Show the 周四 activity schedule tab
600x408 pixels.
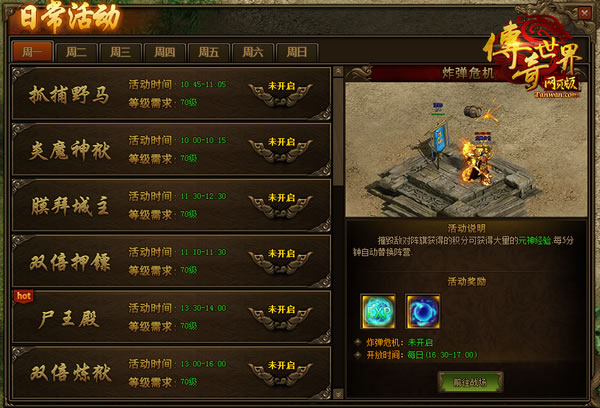(165, 52)
